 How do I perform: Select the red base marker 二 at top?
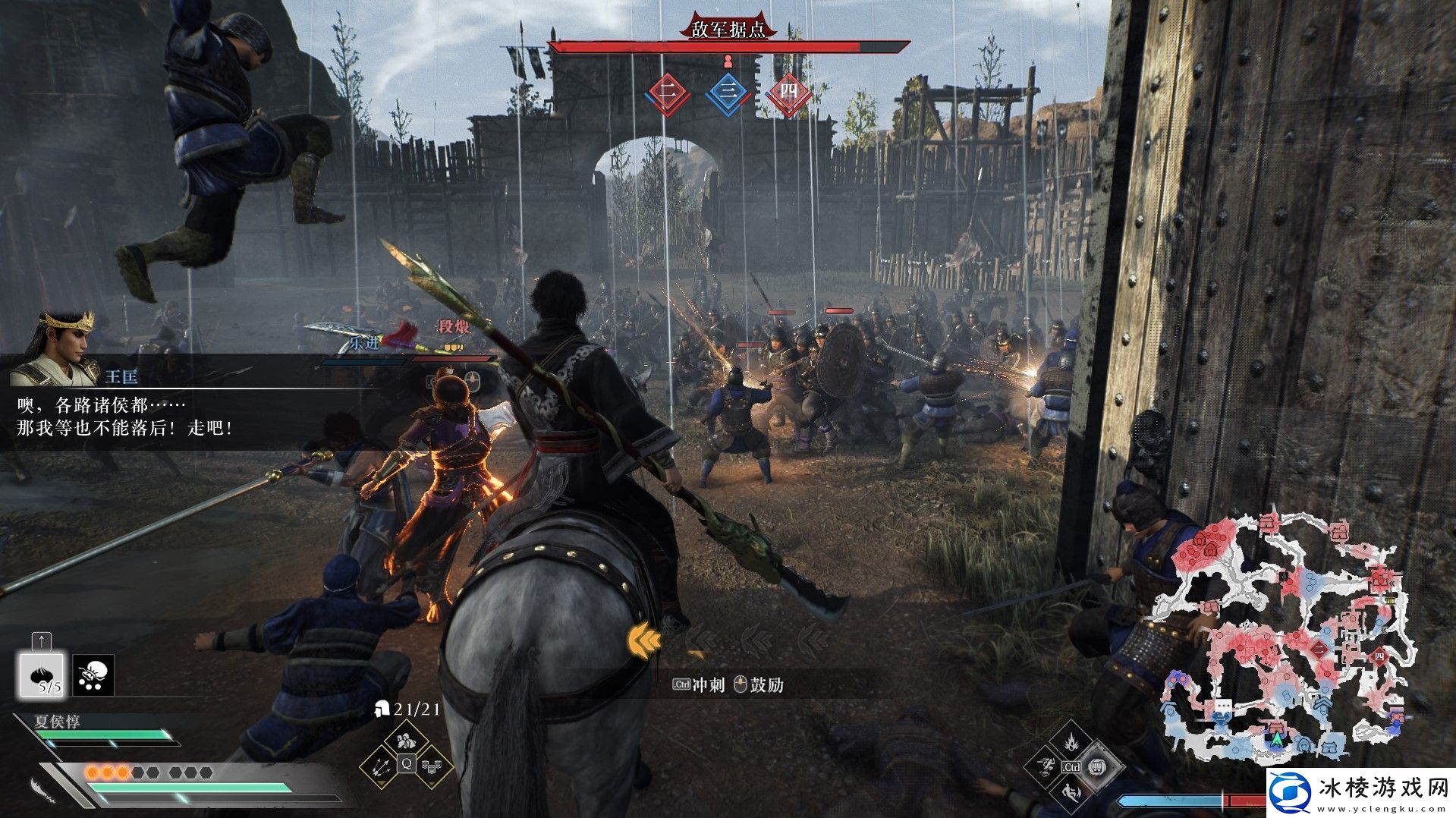pos(667,93)
